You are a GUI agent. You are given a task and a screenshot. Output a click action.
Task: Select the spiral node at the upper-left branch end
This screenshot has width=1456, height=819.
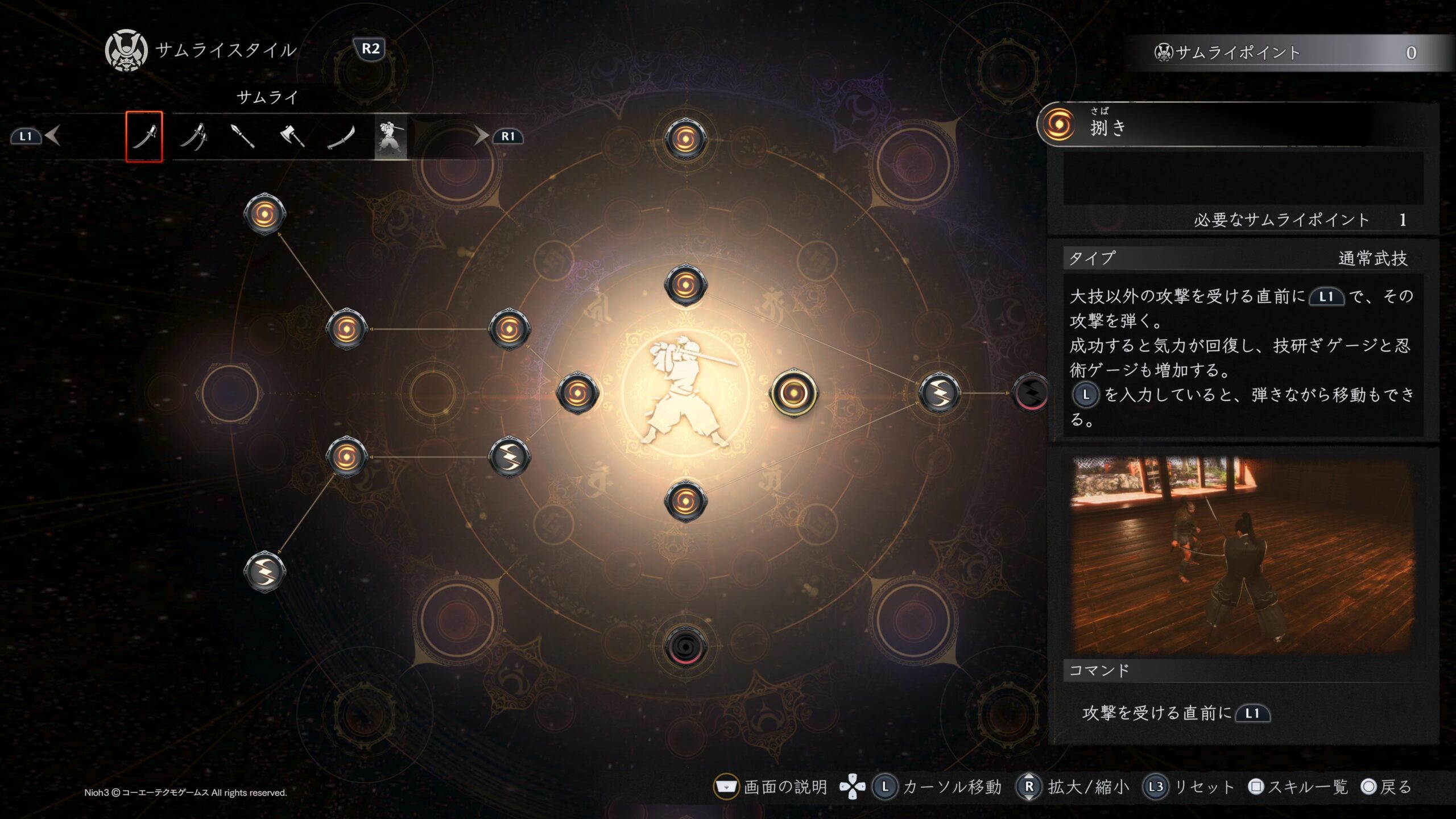pyautogui.click(x=264, y=214)
